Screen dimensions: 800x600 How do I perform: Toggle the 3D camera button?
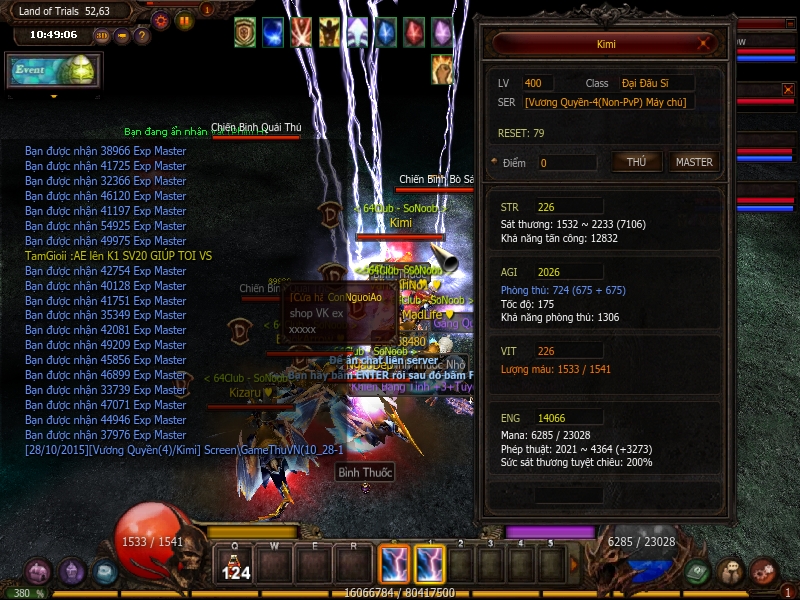[x=102, y=35]
